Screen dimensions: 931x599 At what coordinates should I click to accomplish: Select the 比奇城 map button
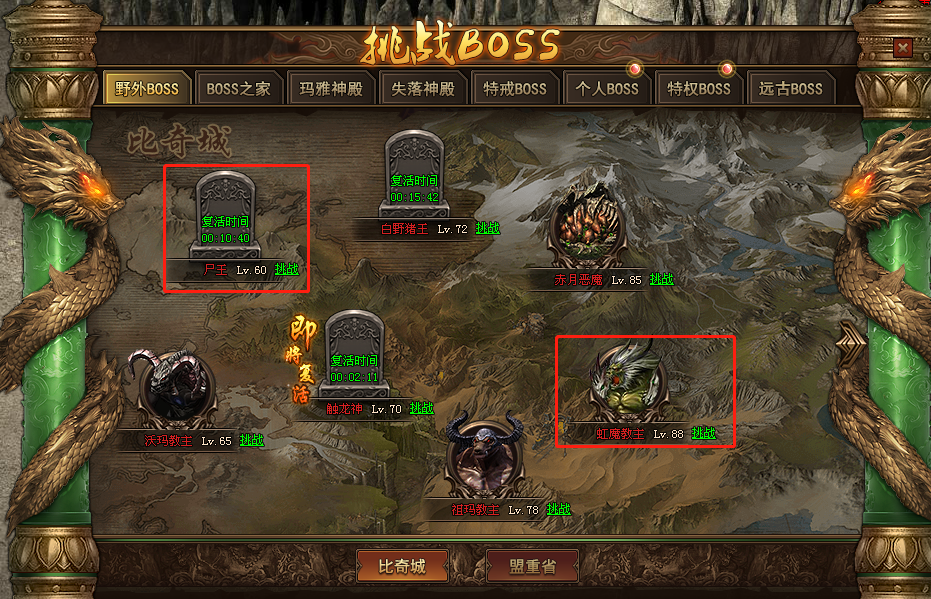click(x=402, y=566)
